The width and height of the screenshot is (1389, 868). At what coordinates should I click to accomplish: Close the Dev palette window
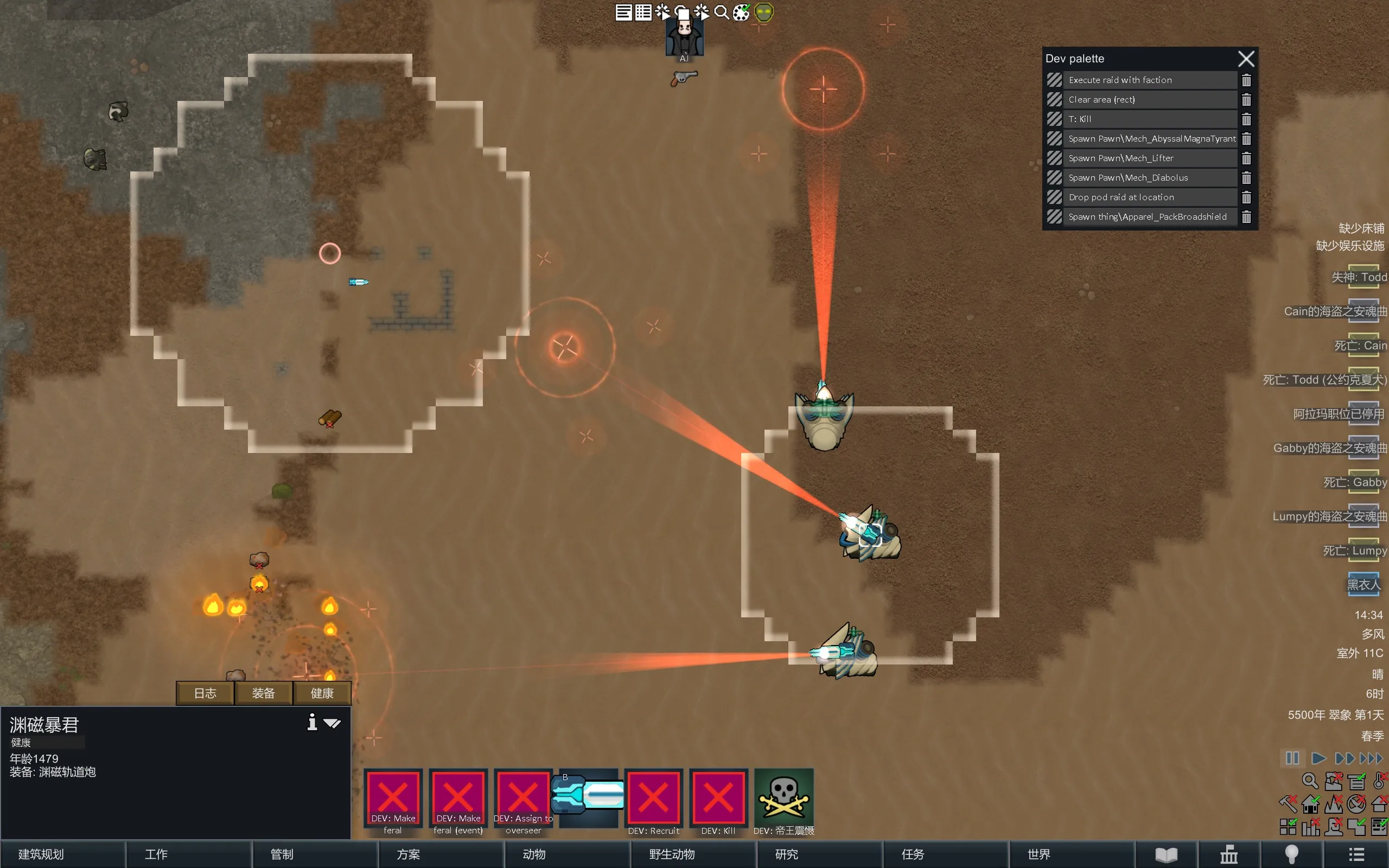(x=1246, y=59)
